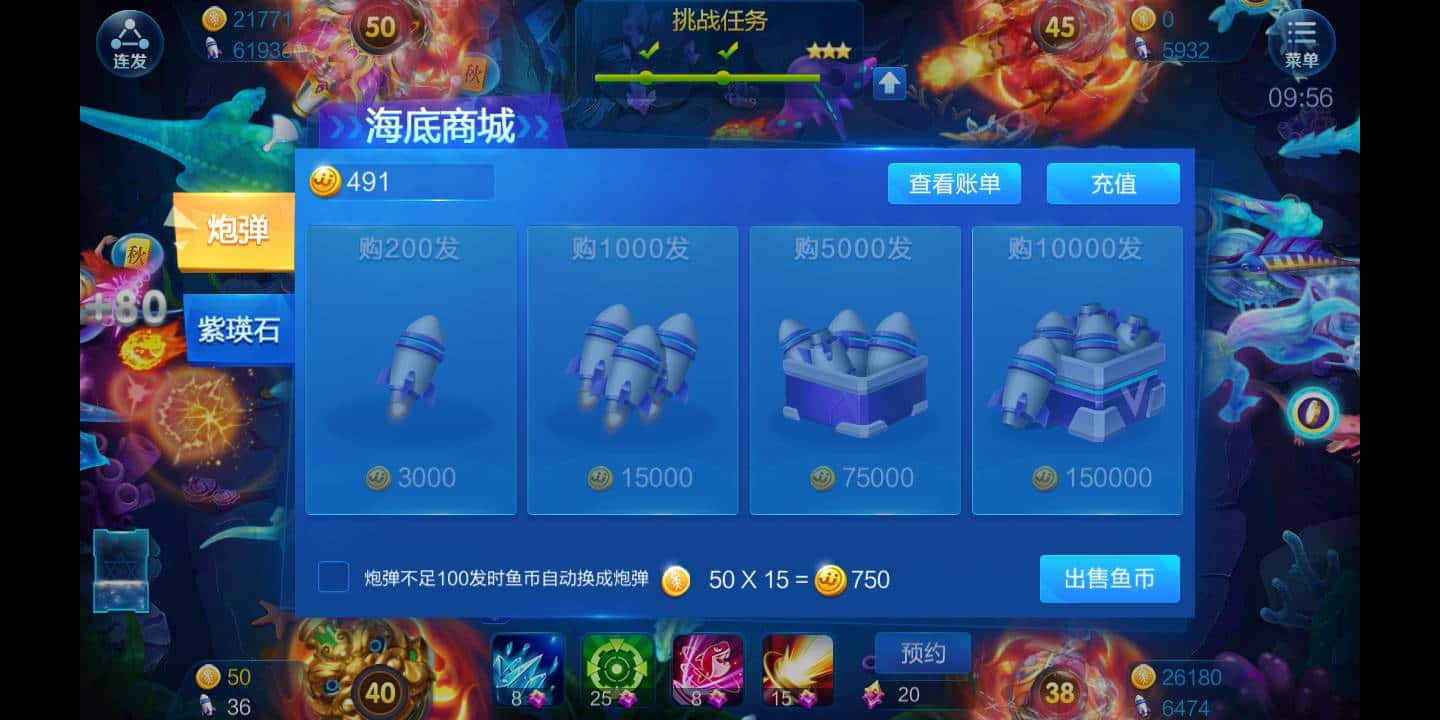The image size is (1440, 720).
Task: Click the 出售鱼币 sell button
Action: 1109,578
